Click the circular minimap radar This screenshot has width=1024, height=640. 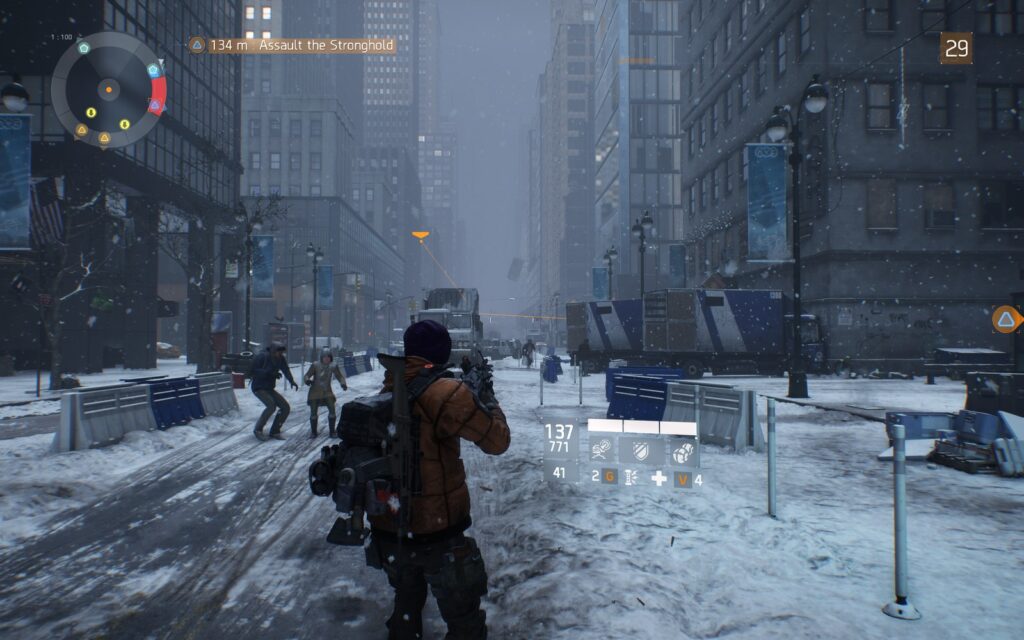tap(108, 90)
